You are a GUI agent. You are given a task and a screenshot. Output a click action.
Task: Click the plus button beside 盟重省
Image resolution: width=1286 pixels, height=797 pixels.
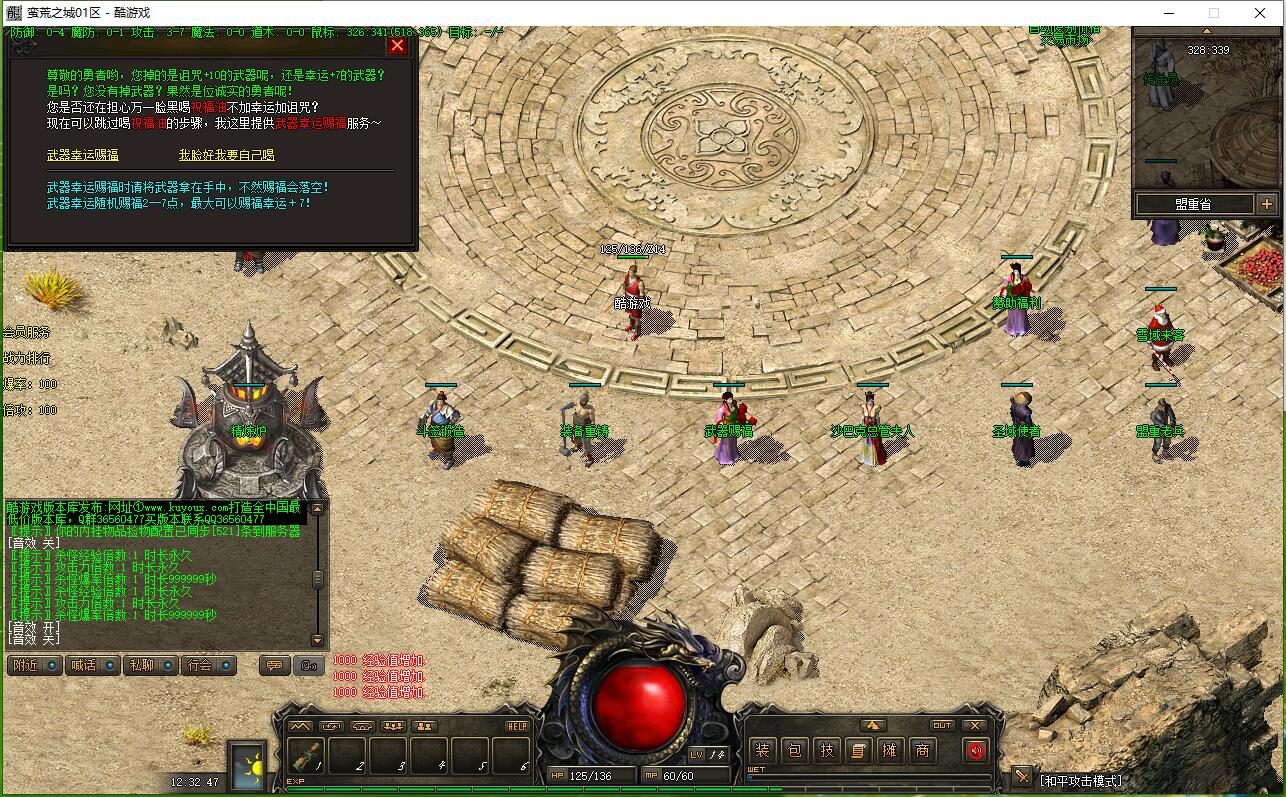pos(1267,204)
